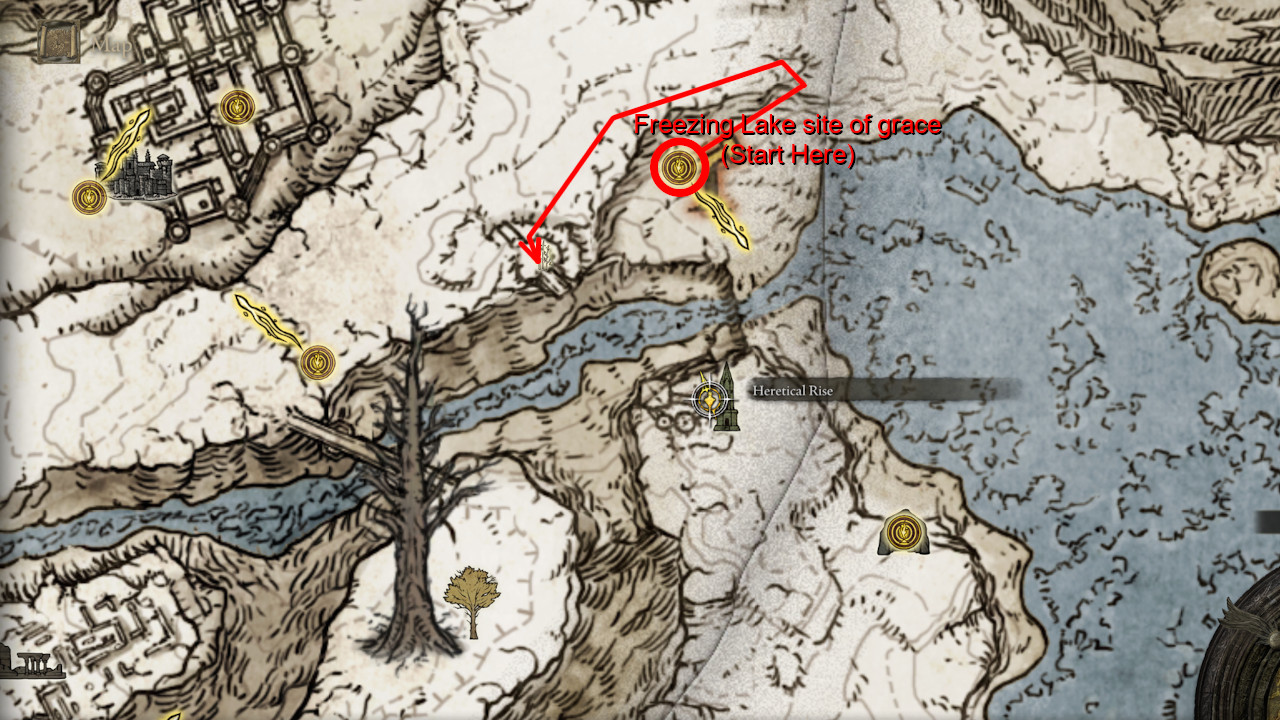This screenshot has height=720, width=1280.
Task: Select the site of grace beside the western castle
Action: pos(88,195)
